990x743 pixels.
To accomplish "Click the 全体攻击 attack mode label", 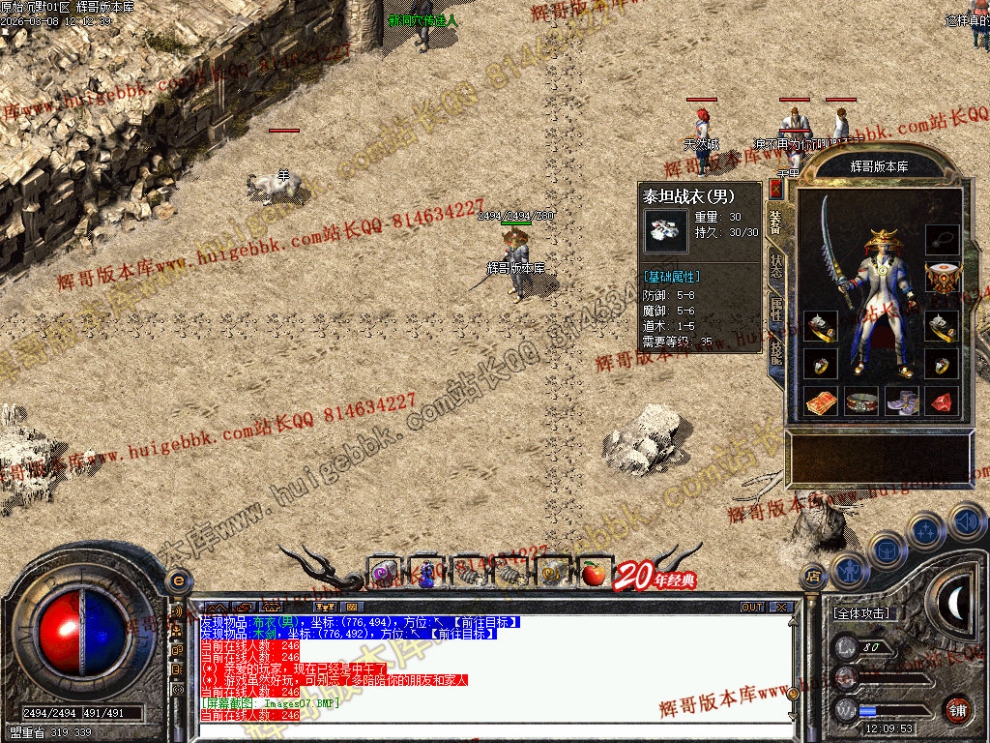I will tap(864, 613).
